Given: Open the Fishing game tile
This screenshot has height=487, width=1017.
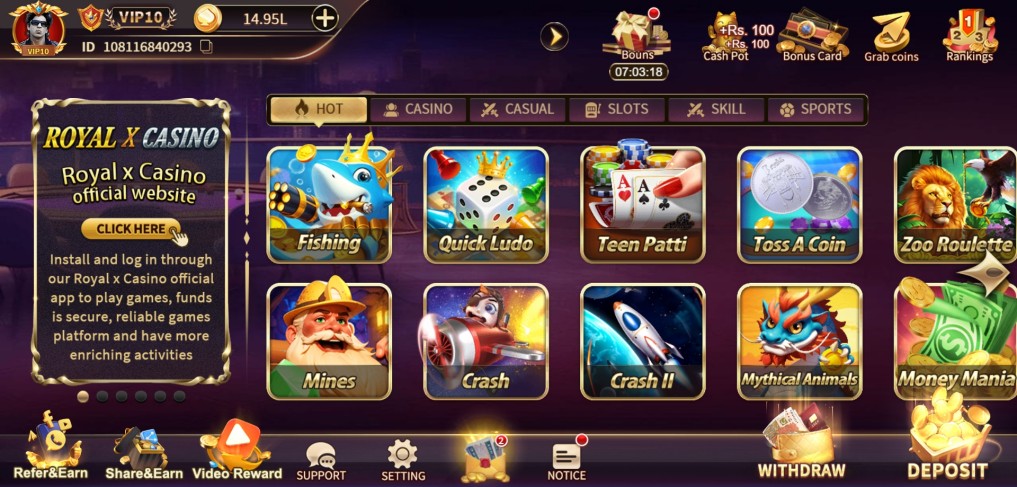Looking at the screenshot, I should [x=329, y=205].
